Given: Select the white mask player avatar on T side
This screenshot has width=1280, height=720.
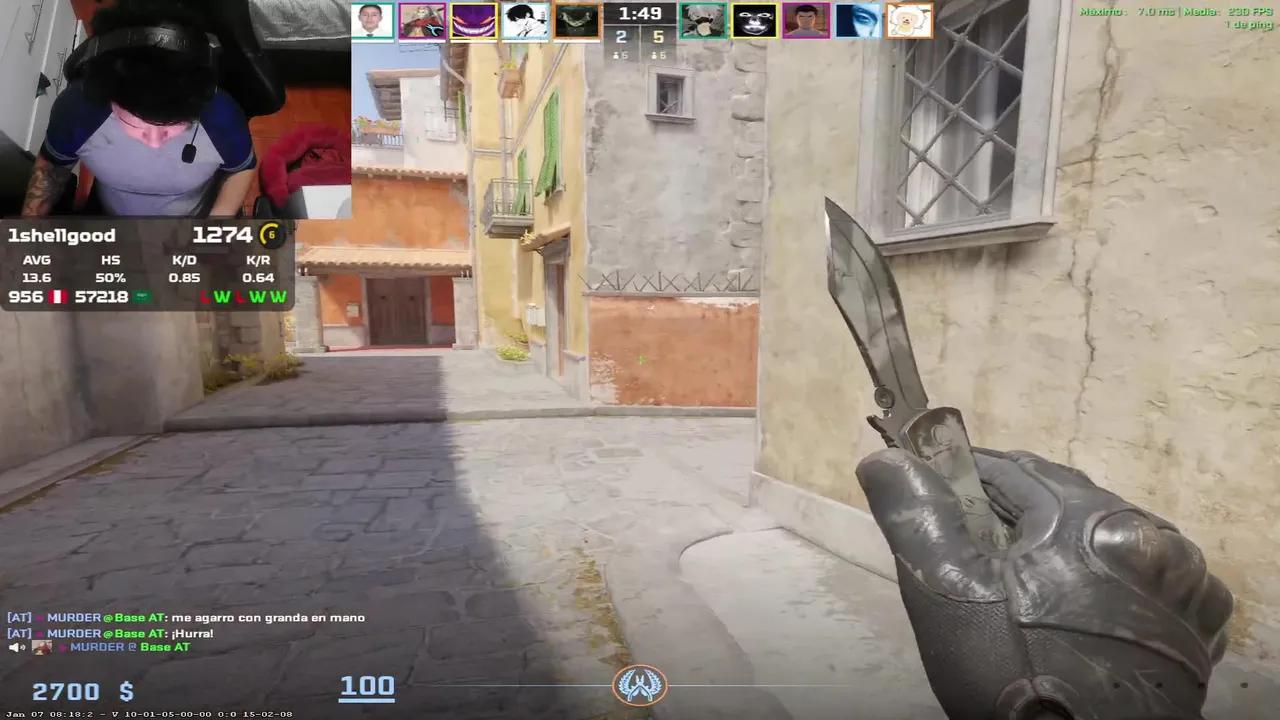Looking at the screenshot, I should (x=755, y=20).
